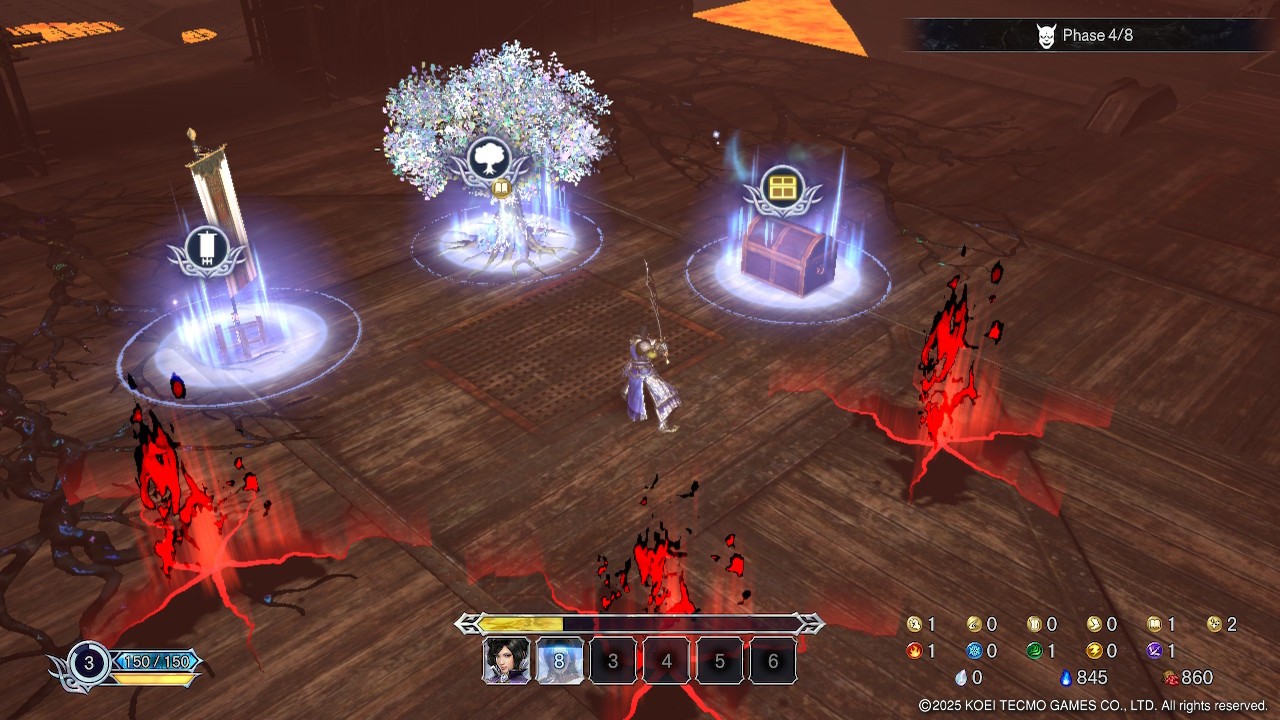
Task: Click the green wind emblem icon
Action: tap(1034, 651)
